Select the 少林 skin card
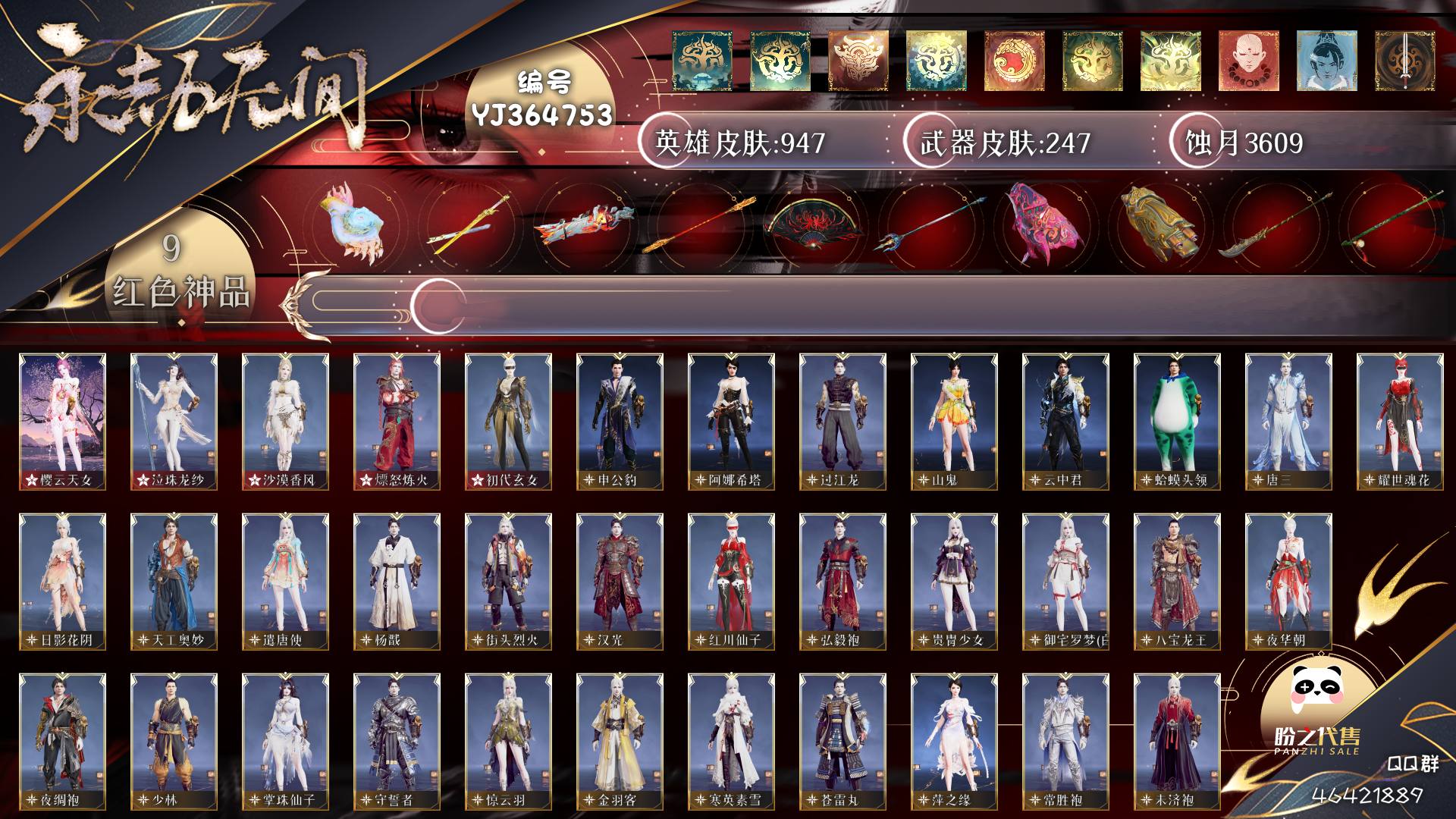Viewport: 1456px width, 819px height. [x=174, y=741]
